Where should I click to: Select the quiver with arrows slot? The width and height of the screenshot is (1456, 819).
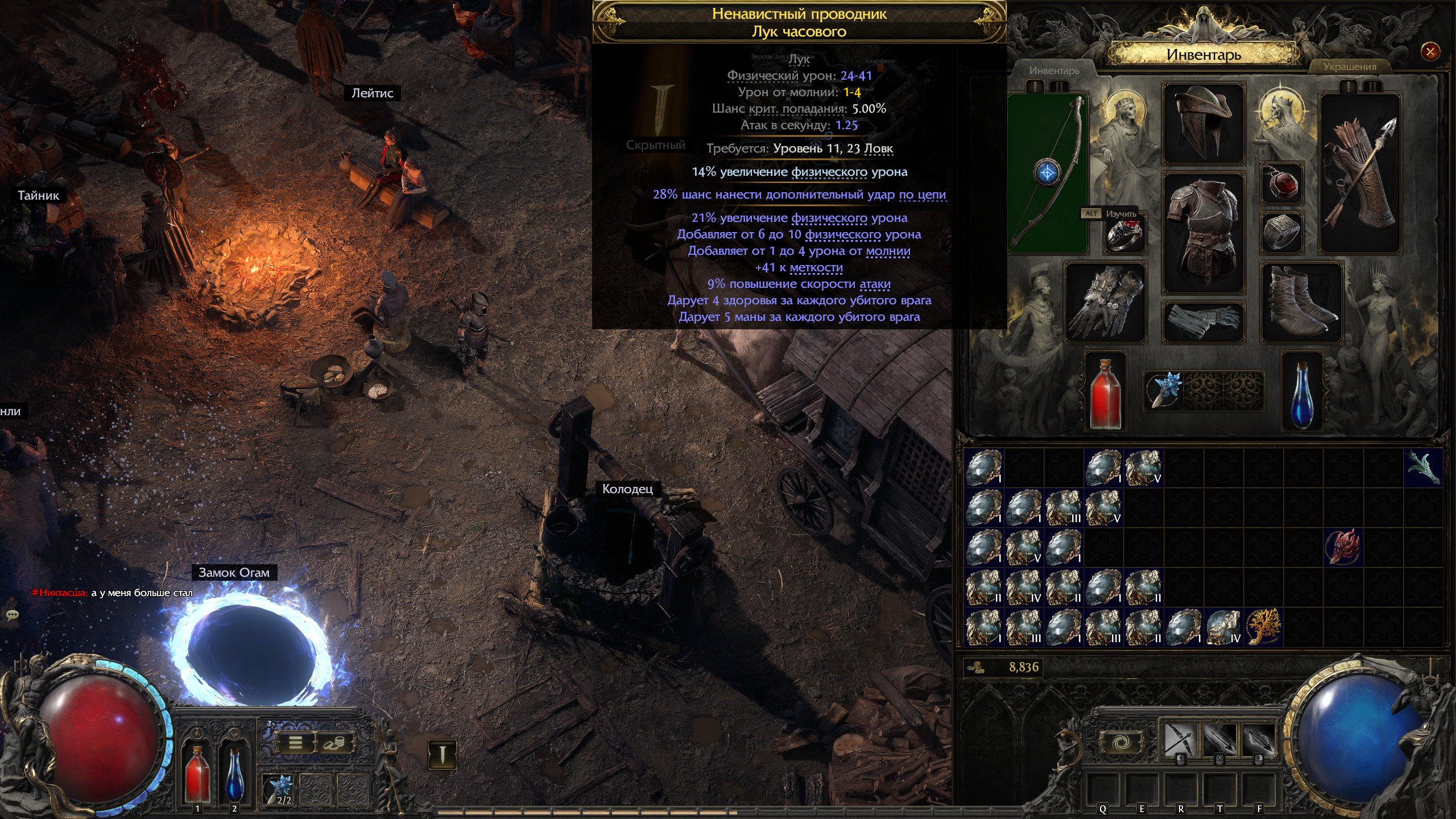coord(1359,173)
